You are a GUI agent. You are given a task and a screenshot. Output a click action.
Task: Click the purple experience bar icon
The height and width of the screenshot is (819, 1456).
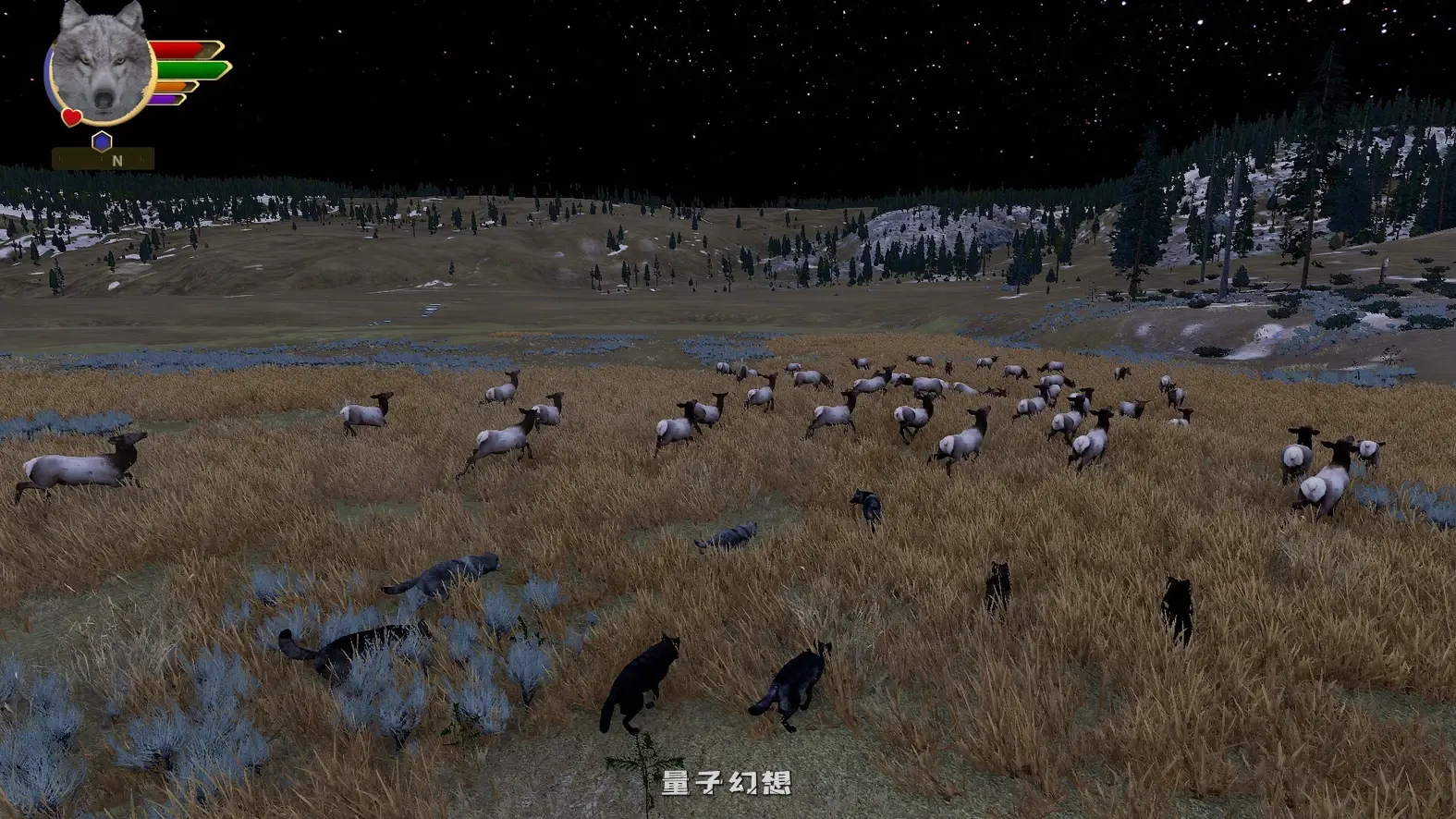[x=166, y=99]
